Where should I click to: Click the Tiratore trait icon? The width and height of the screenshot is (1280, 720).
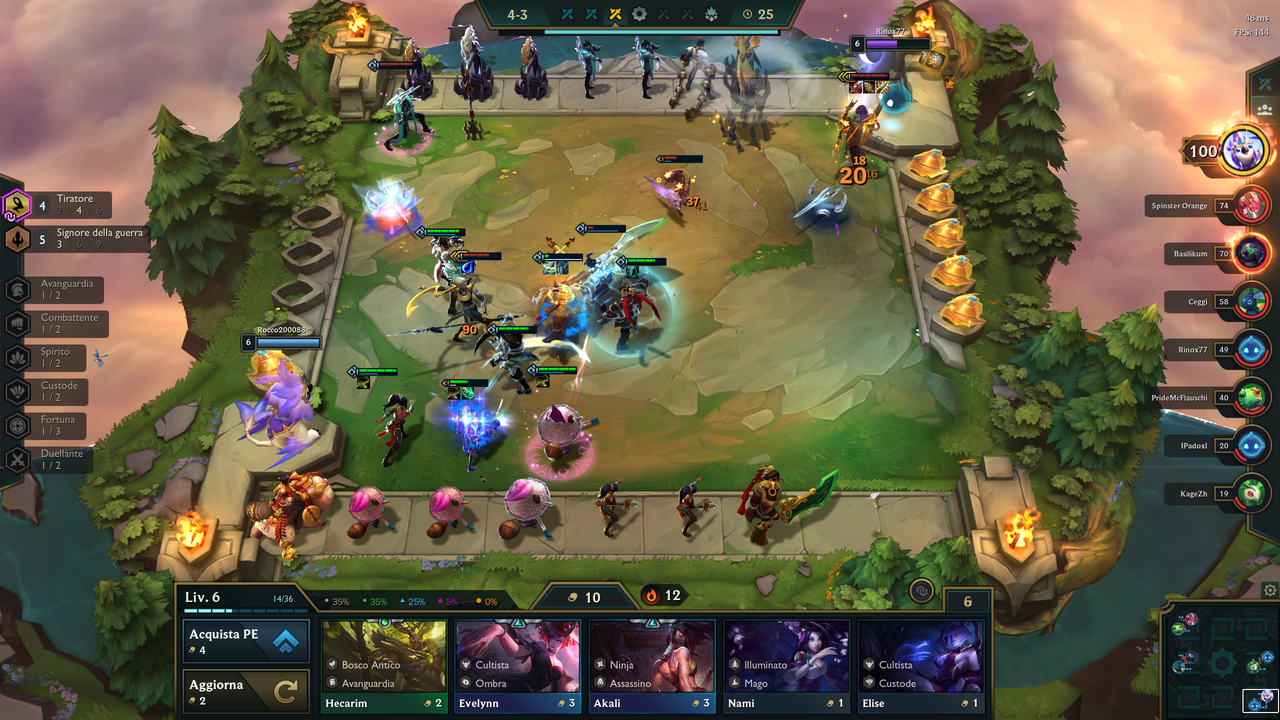(x=17, y=207)
